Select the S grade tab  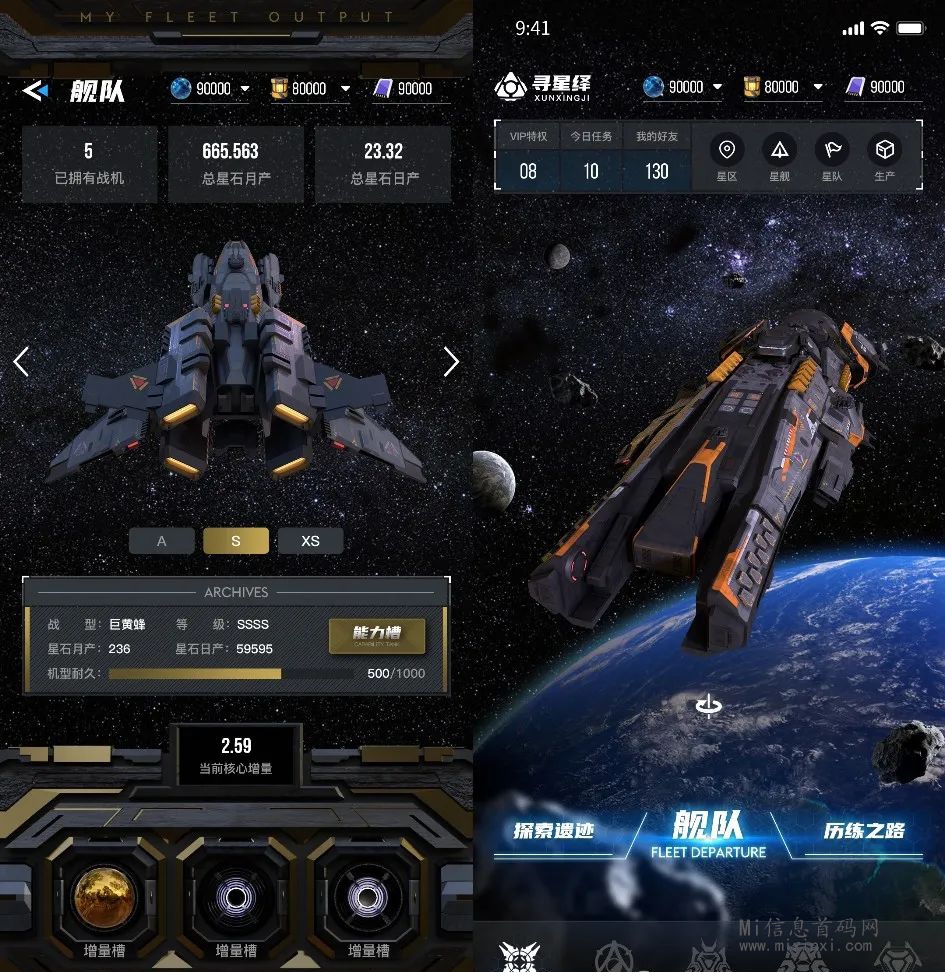tap(236, 541)
